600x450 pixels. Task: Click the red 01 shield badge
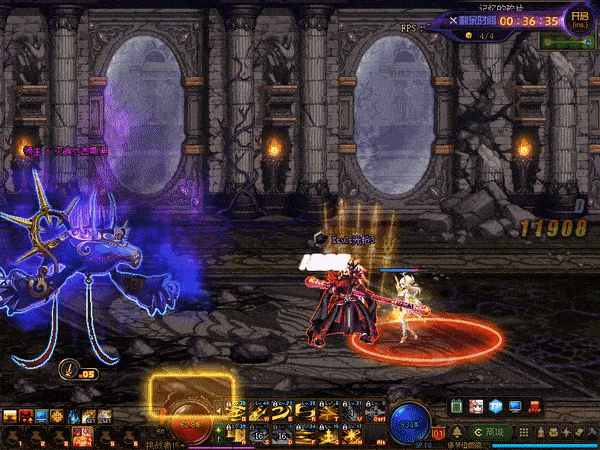pos(438,433)
